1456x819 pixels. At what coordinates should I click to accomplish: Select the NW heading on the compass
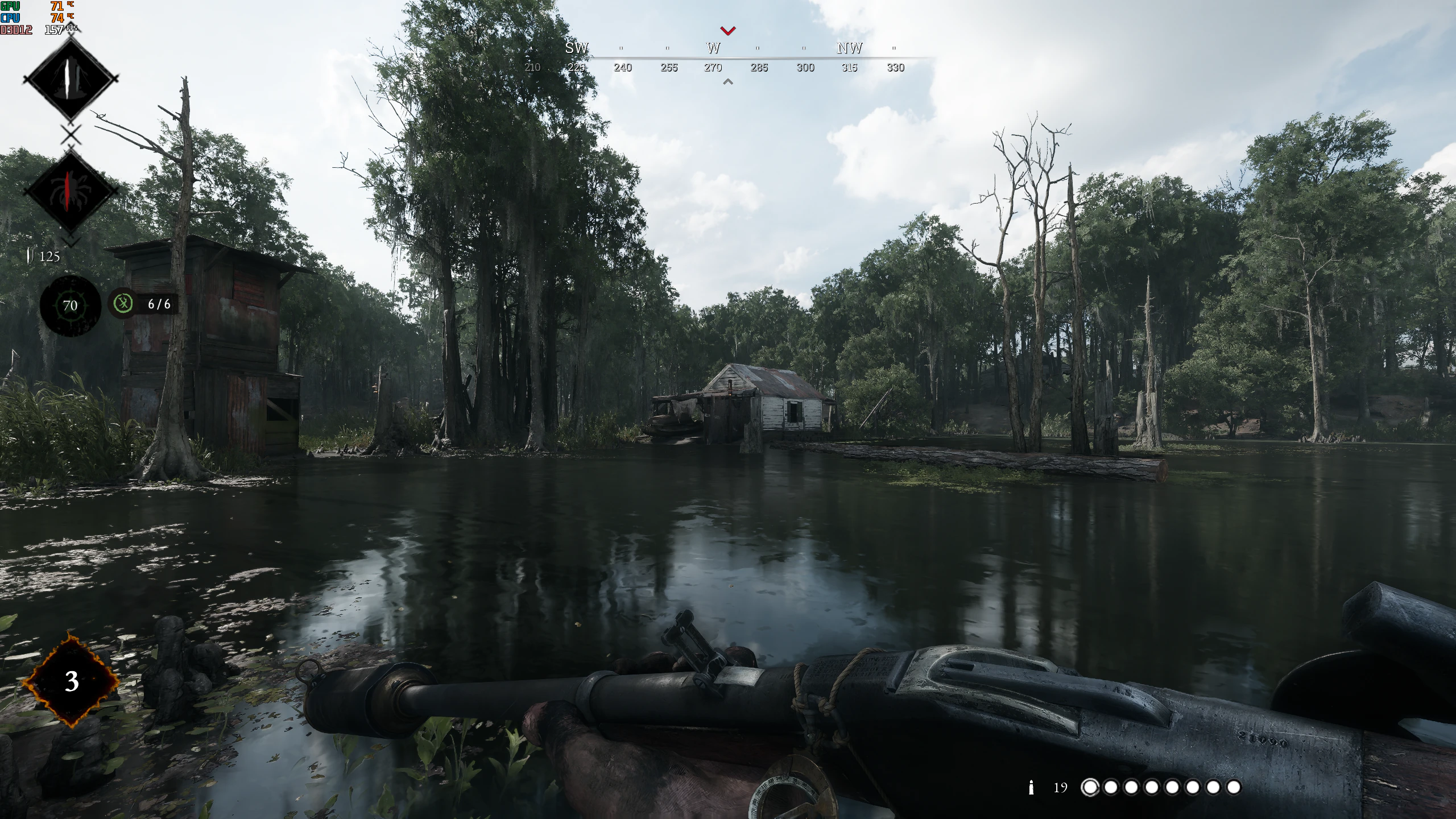click(x=849, y=49)
